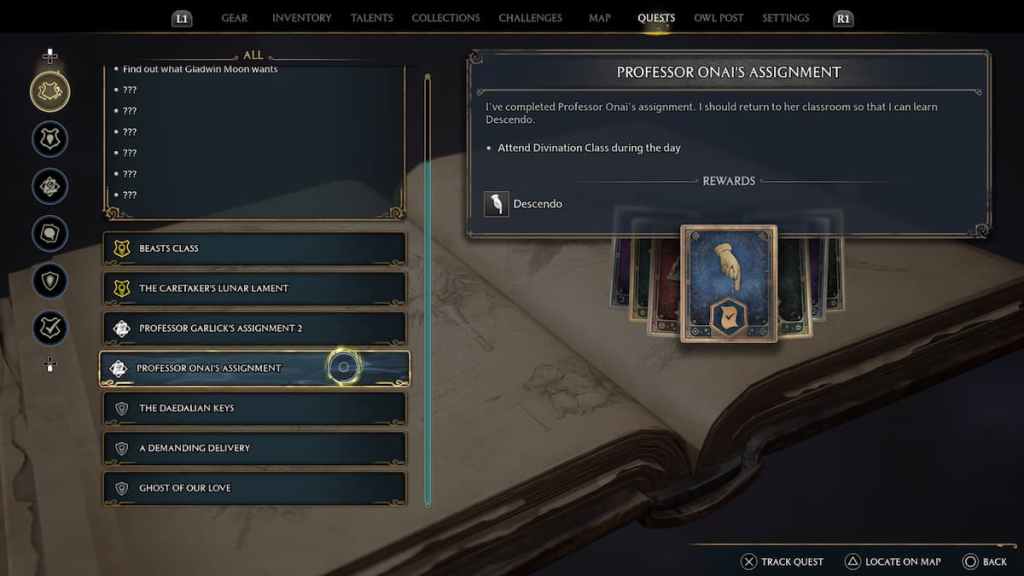Select the Beasts Class quest

click(255, 248)
